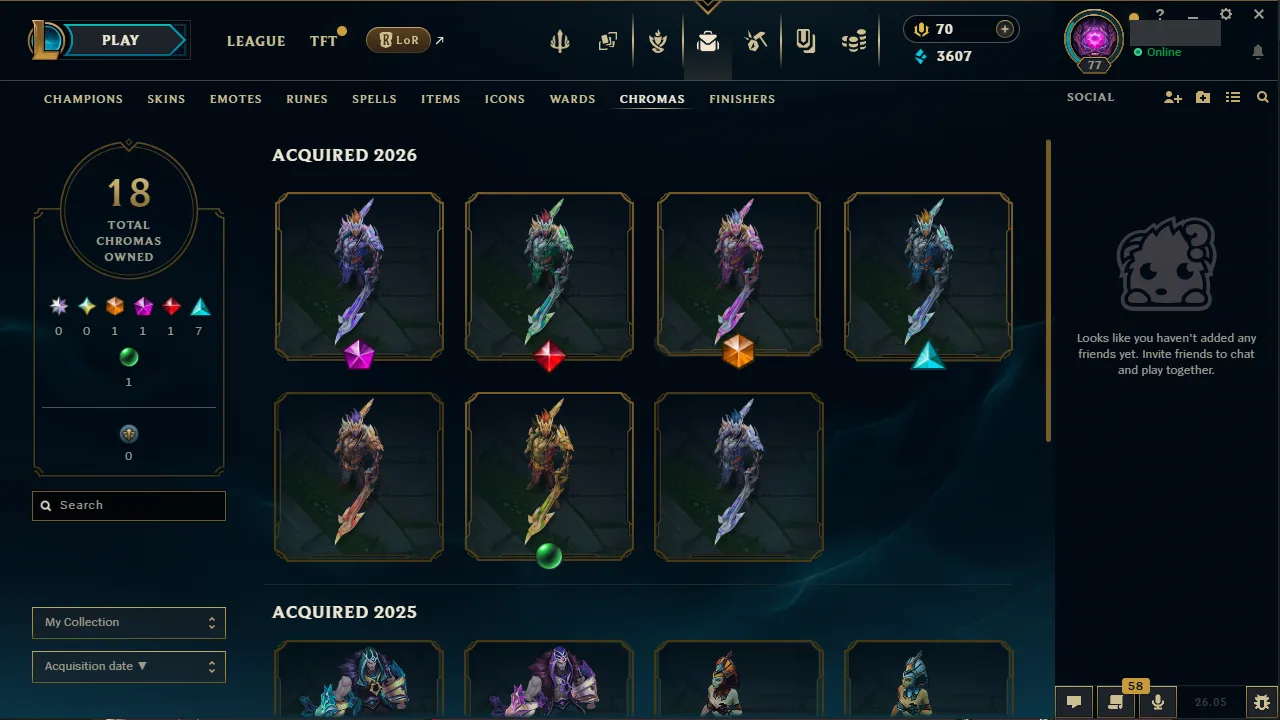Click the Search input field
This screenshot has width=1280, height=720.
click(x=128, y=505)
